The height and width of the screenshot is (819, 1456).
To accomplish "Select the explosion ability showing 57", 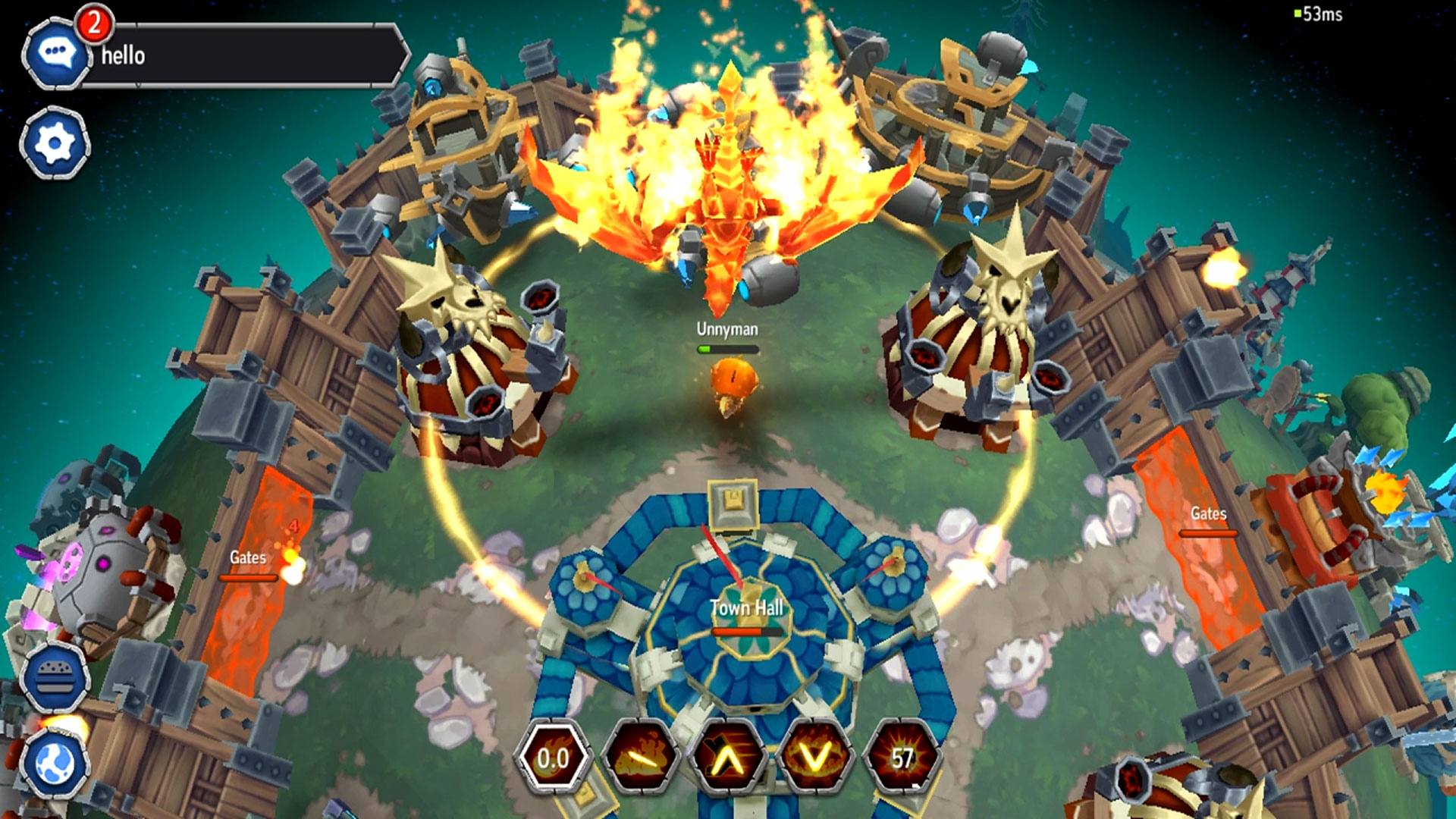I will (902, 758).
